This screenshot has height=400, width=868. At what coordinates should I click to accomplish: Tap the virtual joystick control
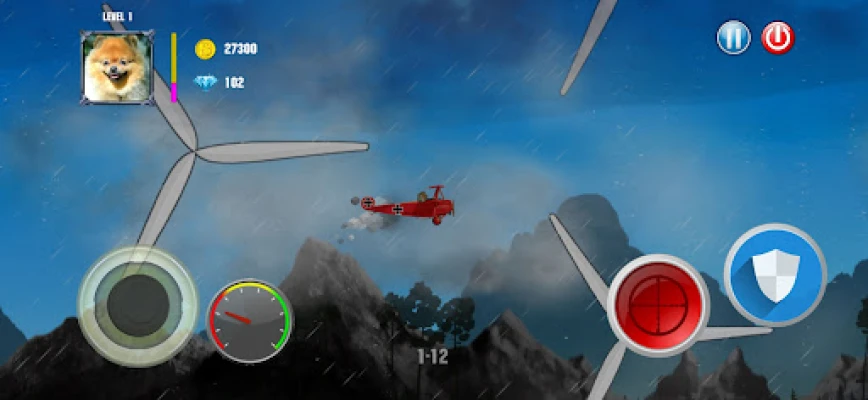click(x=137, y=301)
